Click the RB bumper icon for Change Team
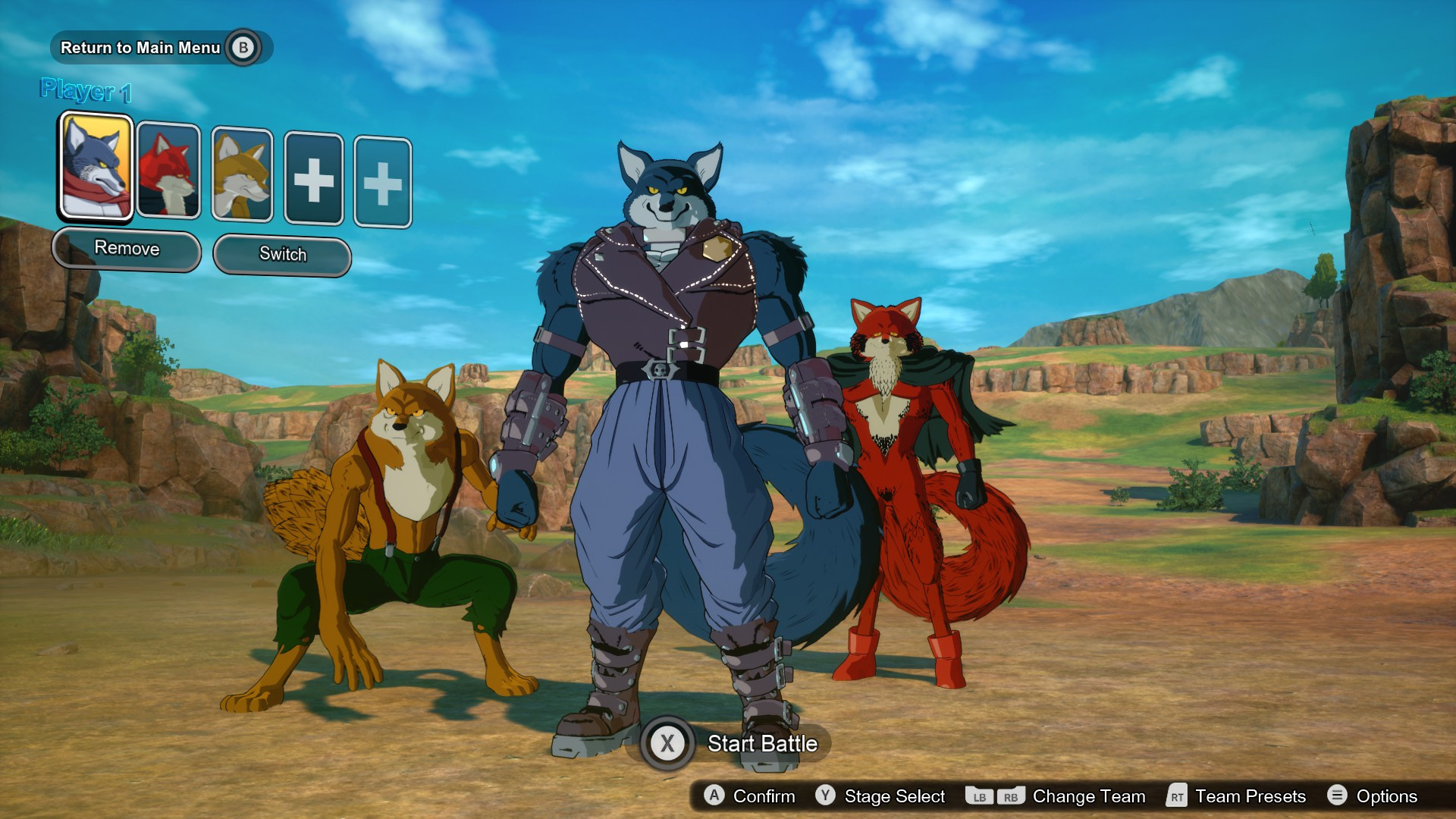This screenshot has width=1456, height=819. coord(1011,796)
